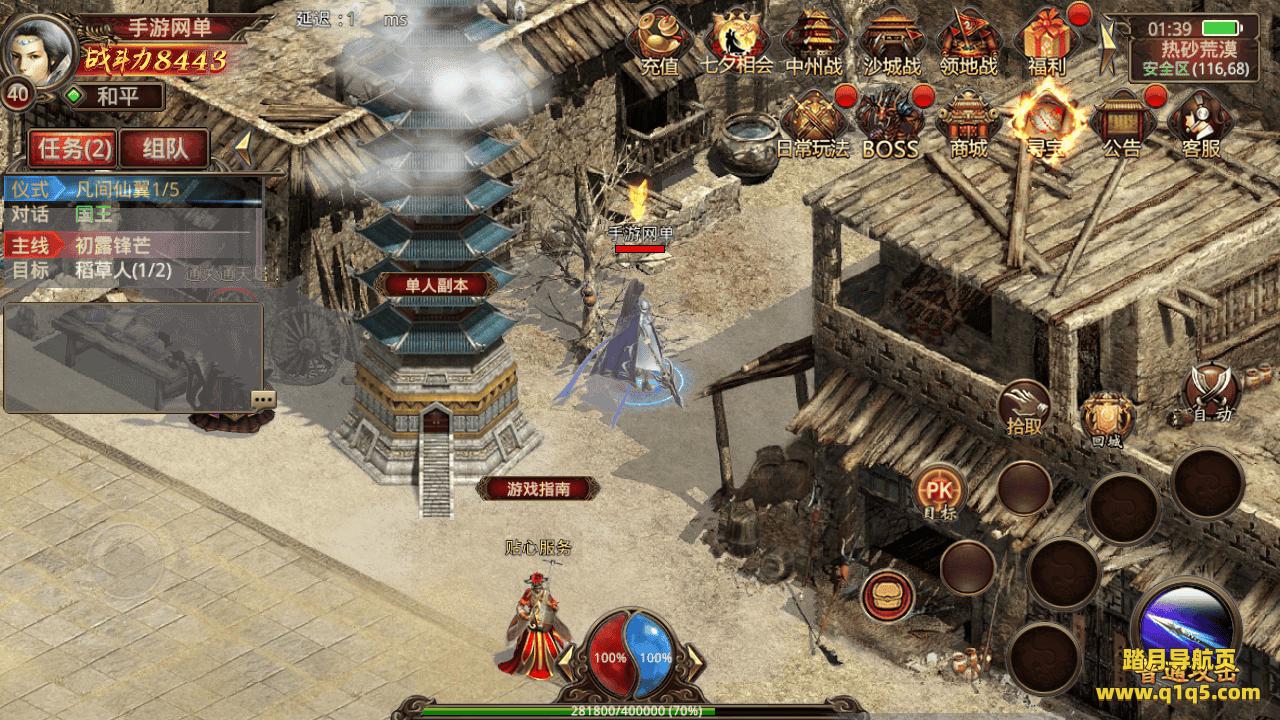Tap the PK 目标 target button
The height and width of the screenshot is (720, 1280).
coord(940,494)
